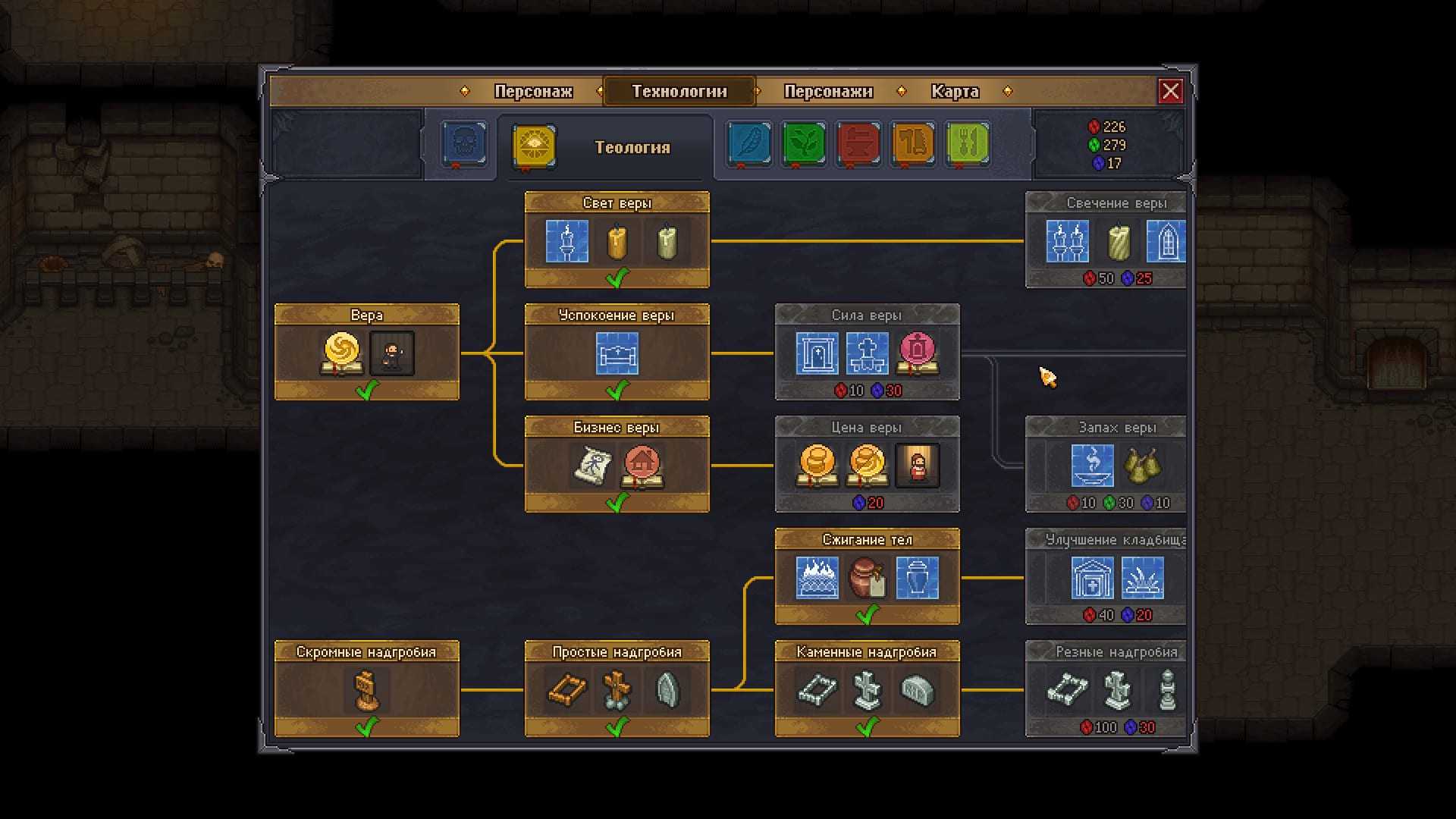Unlock the Цена веры technology
Image resolution: width=1456 pixels, height=819 pixels.
click(867, 464)
